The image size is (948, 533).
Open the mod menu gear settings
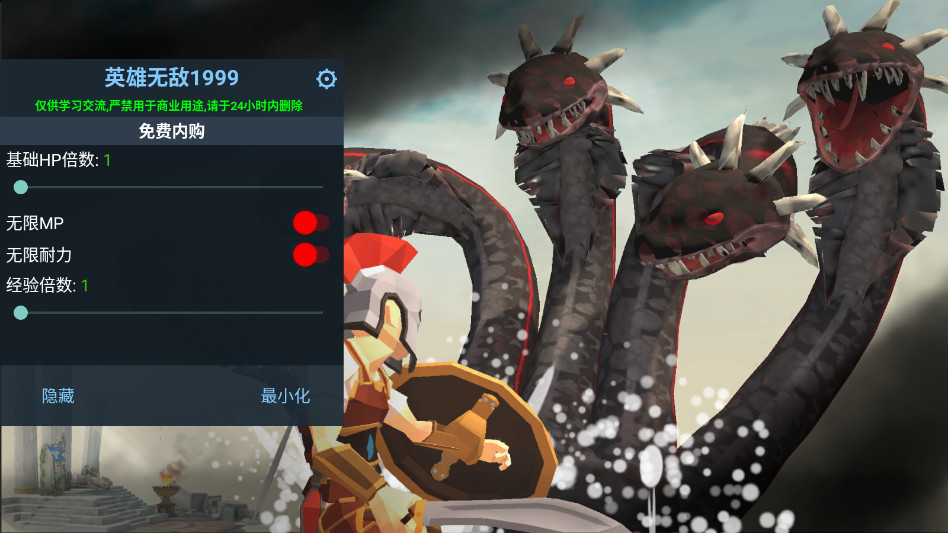[326, 79]
